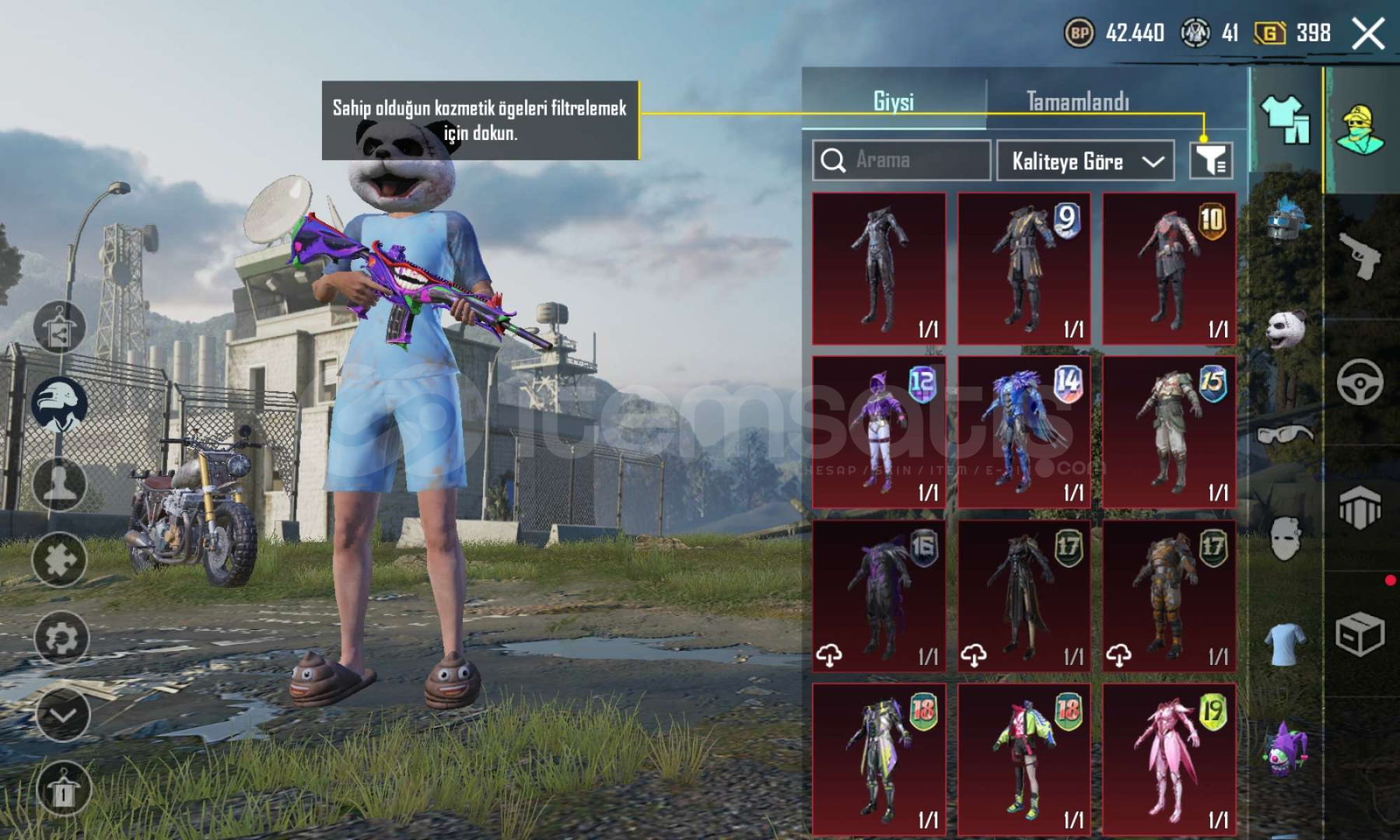Click the gear settings icon on left
This screenshot has width=1400, height=840.
[61, 639]
